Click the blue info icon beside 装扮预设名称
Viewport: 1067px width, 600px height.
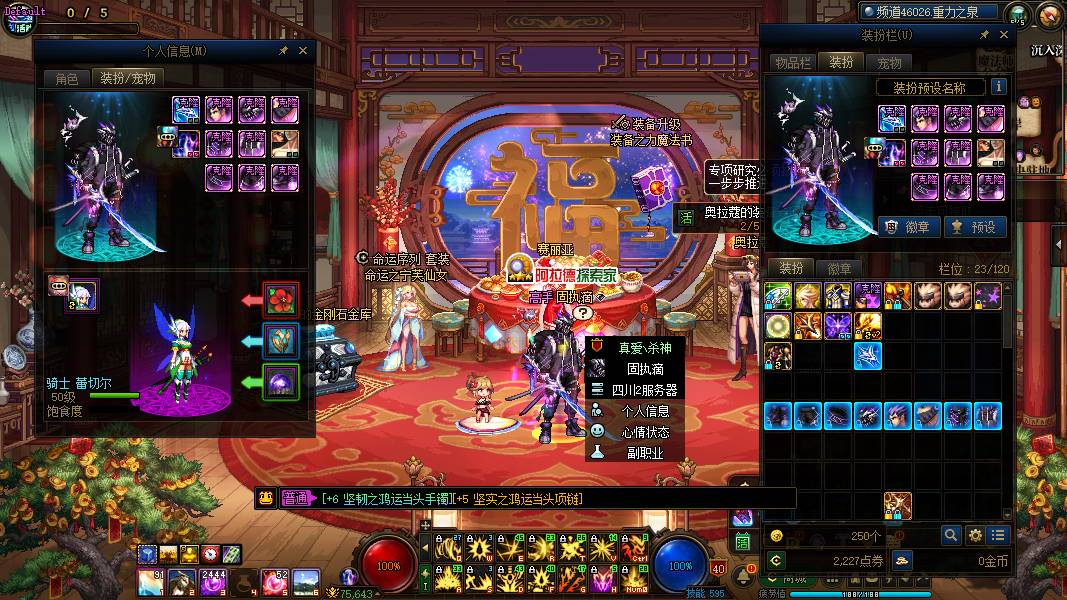click(x=998, y=87)
